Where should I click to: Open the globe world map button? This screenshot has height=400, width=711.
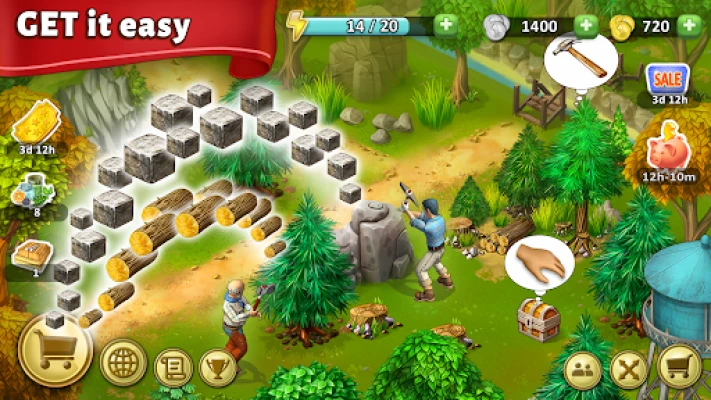(123, 364)
